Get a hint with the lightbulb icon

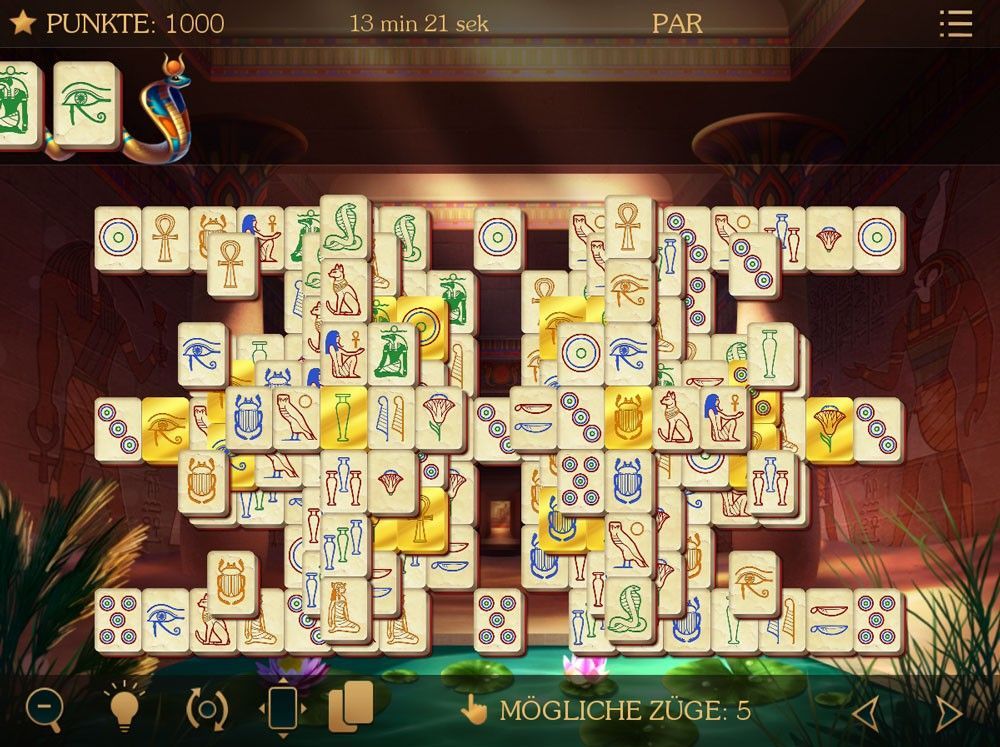[124, 709]
